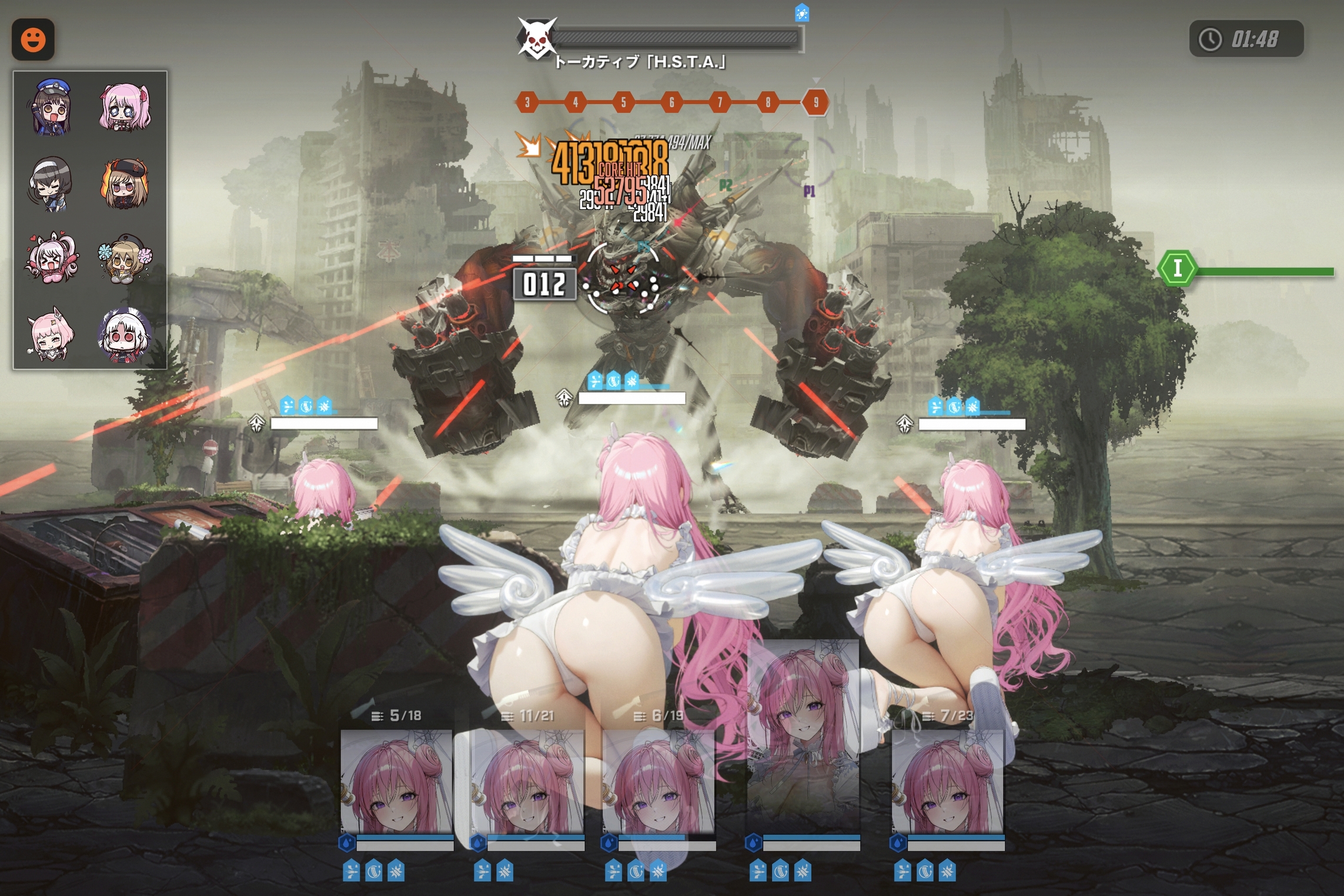
Task: Switch to the character card with 7/23 ammo
Action: (x=947, y=782)
